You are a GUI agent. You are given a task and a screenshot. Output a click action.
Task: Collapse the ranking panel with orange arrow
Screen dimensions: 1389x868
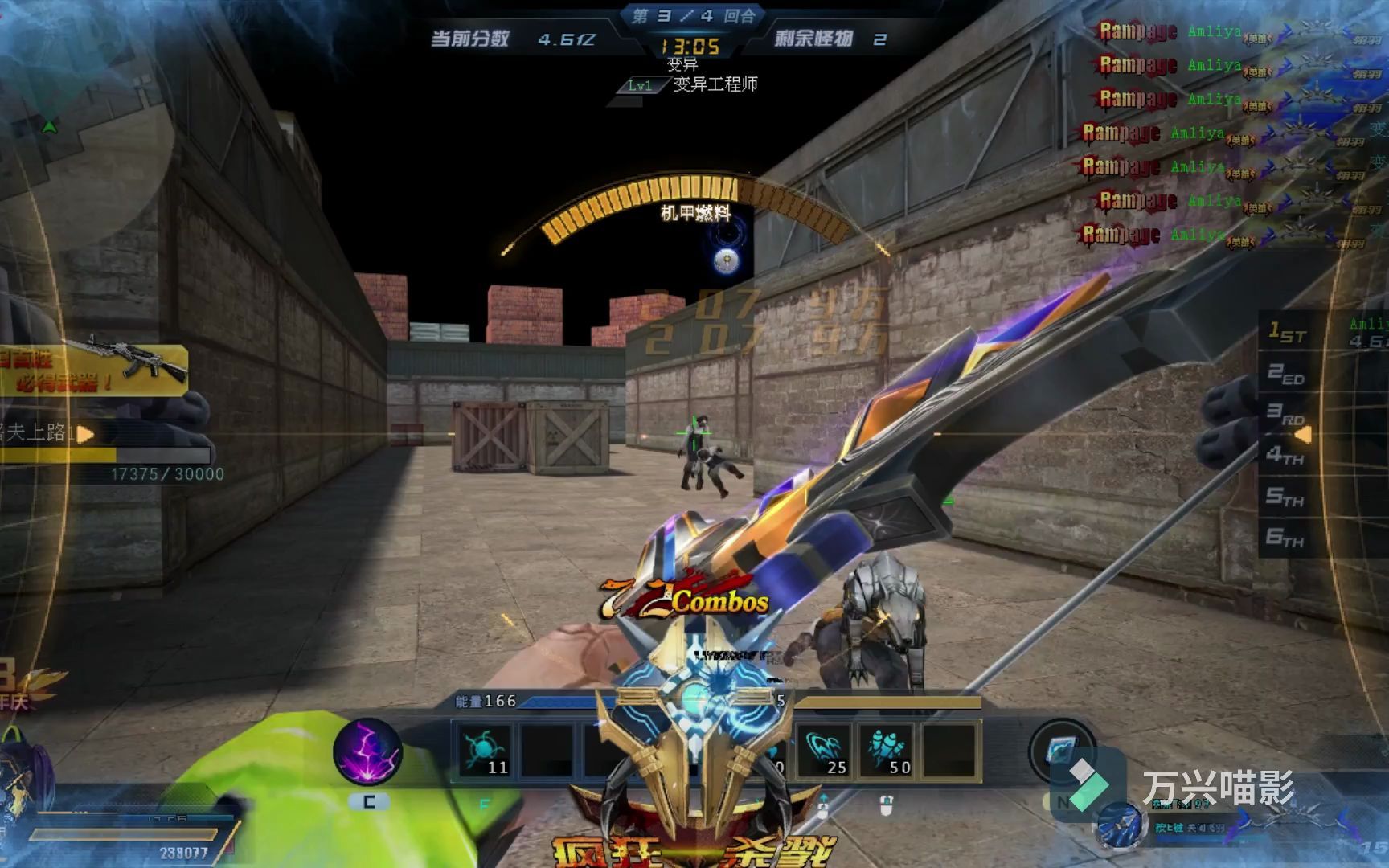click(x=1303, y=435)
